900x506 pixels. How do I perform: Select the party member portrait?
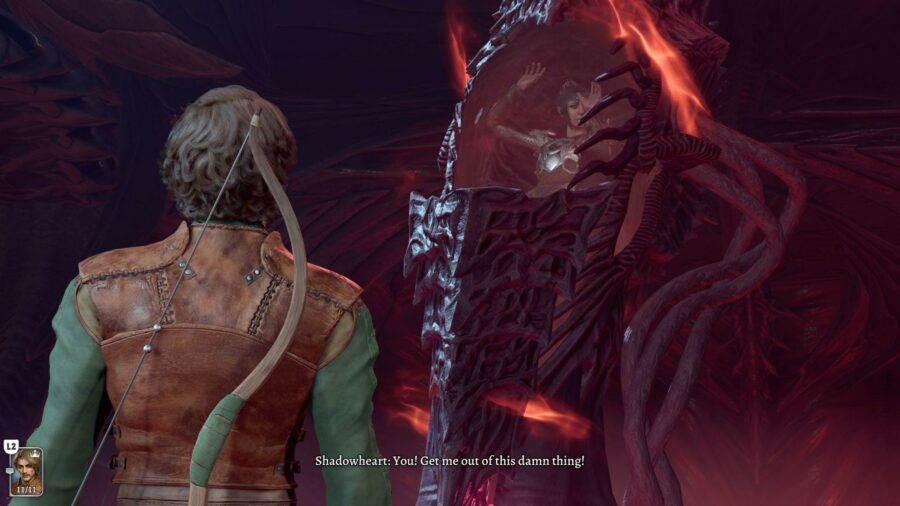pos(27,468)
